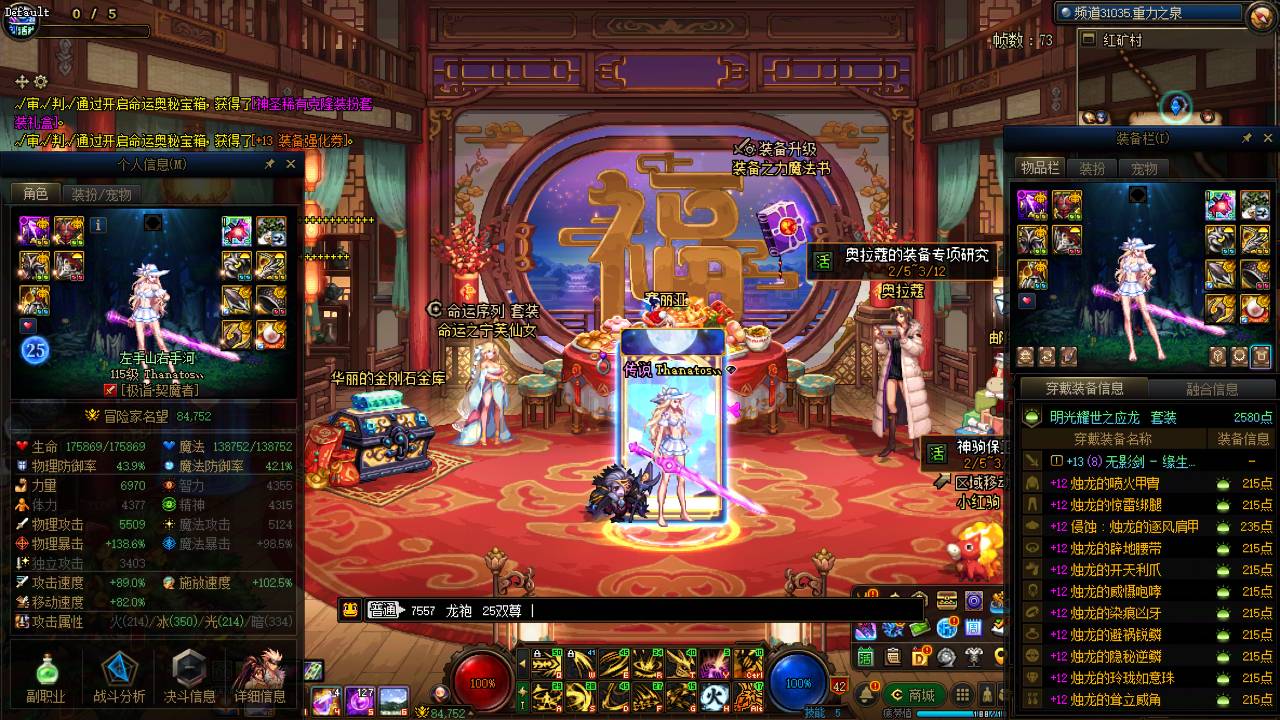The image size is (1280, 720).
Task: Open the 副职业 sub-profession button
Action: pos(45,678)
